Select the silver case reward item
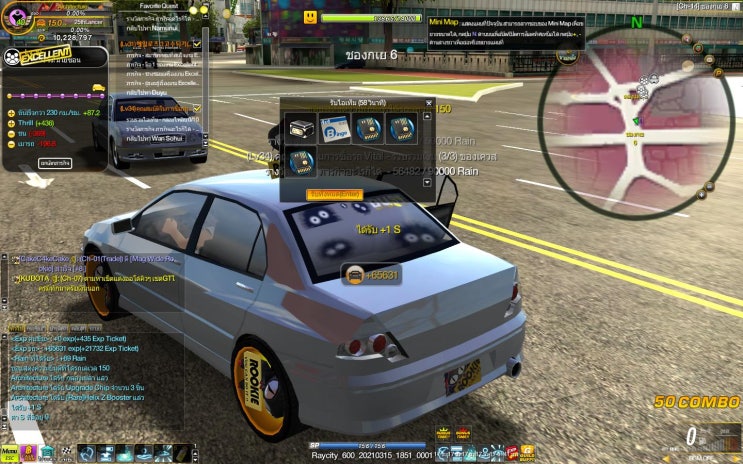 pyautogui.click(x=302, y=127)
